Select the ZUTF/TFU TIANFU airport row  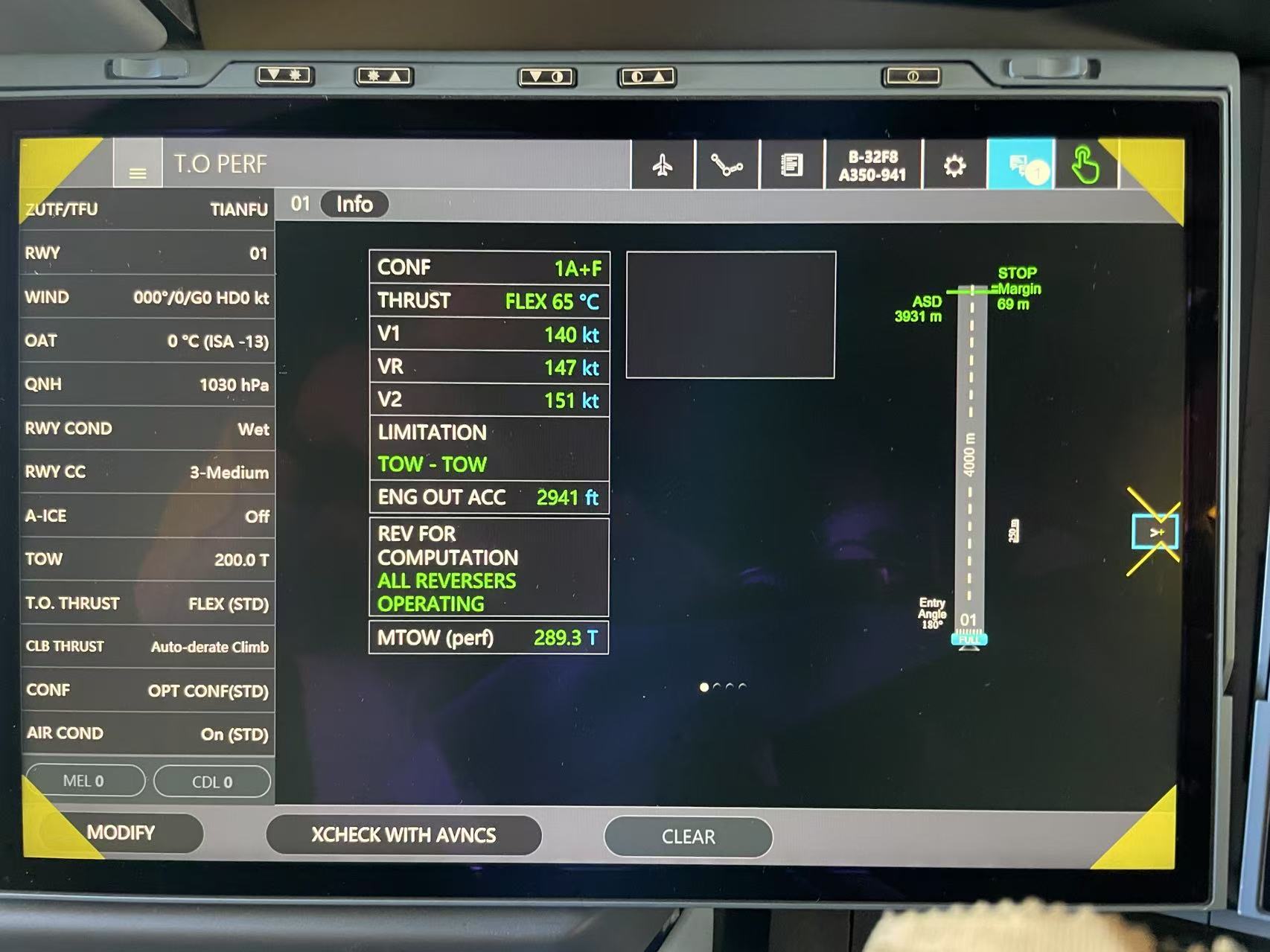147,209
